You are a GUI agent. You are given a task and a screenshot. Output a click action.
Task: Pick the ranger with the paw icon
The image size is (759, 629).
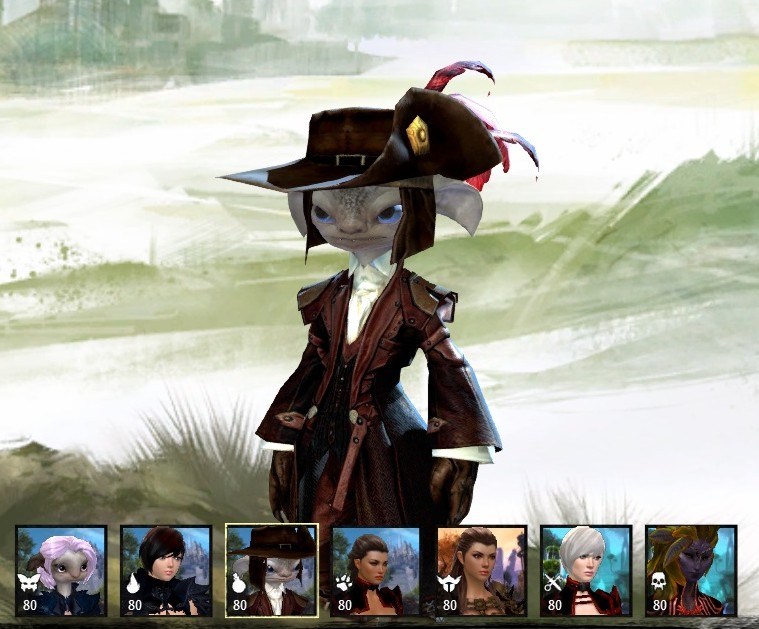point(376,570)
